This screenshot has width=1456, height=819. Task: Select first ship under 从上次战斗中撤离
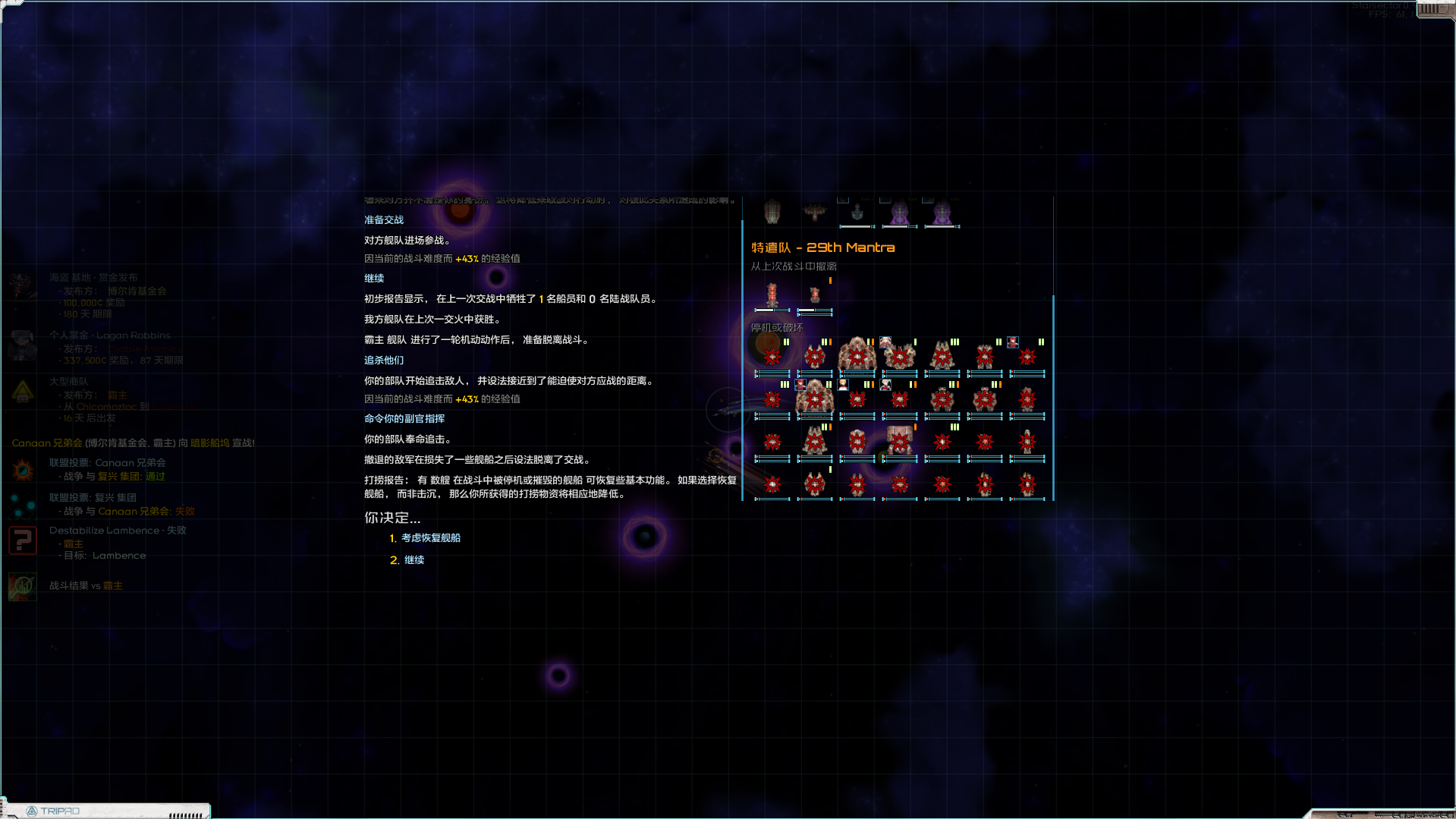click(x=772, y=295)
